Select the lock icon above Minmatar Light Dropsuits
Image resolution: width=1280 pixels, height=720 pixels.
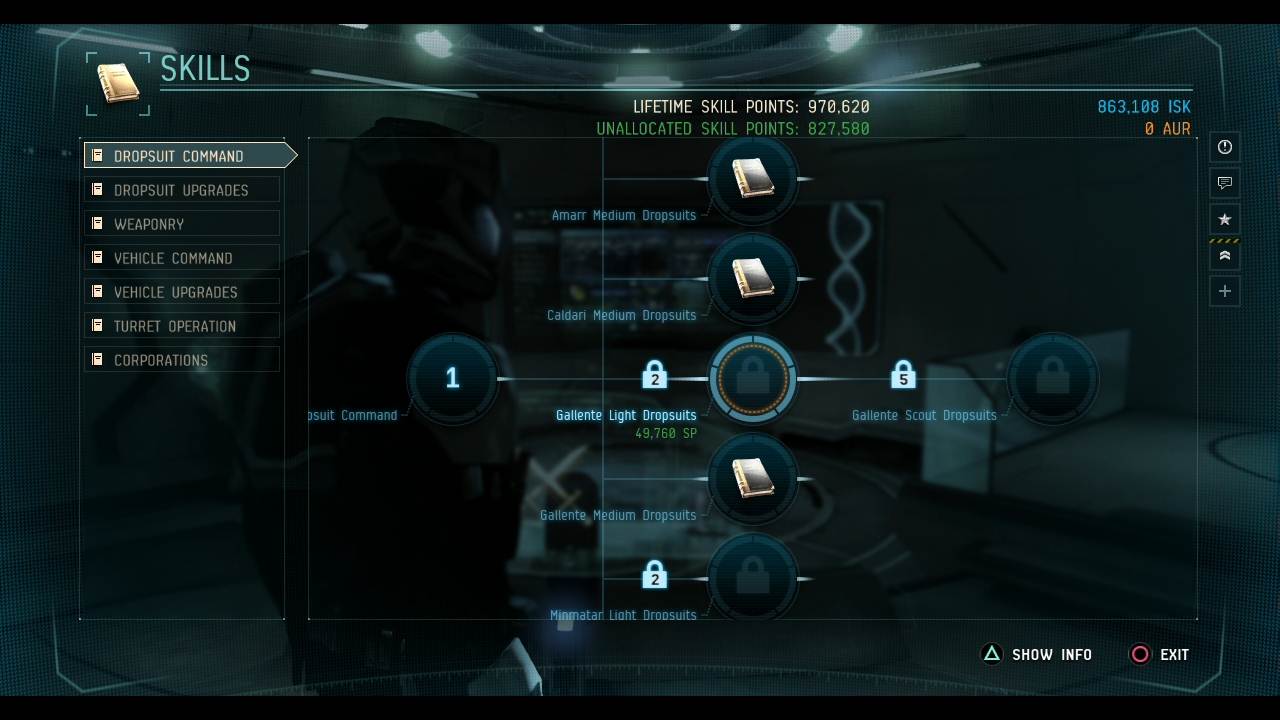click(x=655, y=575)
